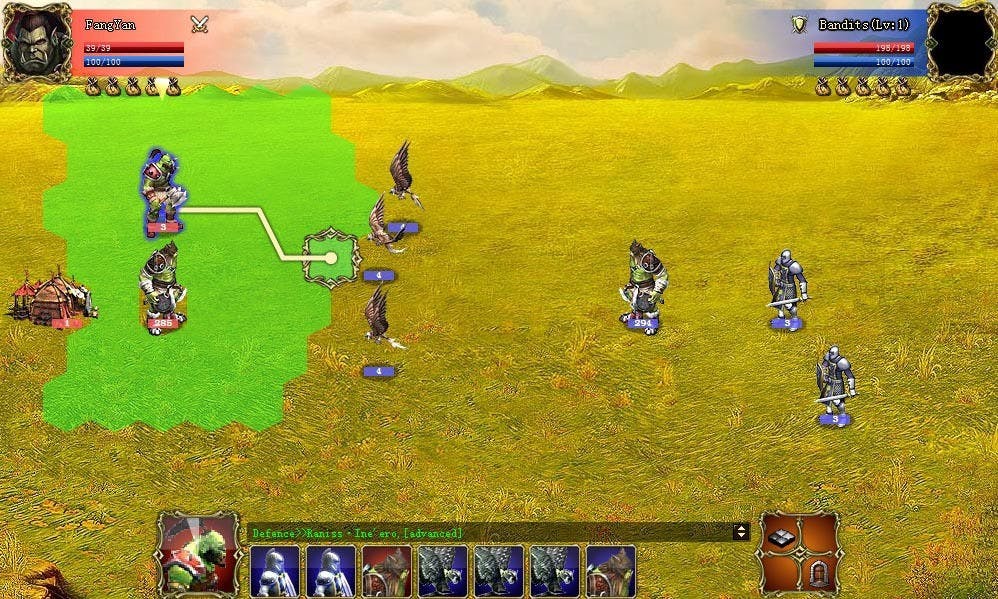998x599 pixels.
Task: Open the gray tiles icon in the command panel
Action: tap(781, 539)
